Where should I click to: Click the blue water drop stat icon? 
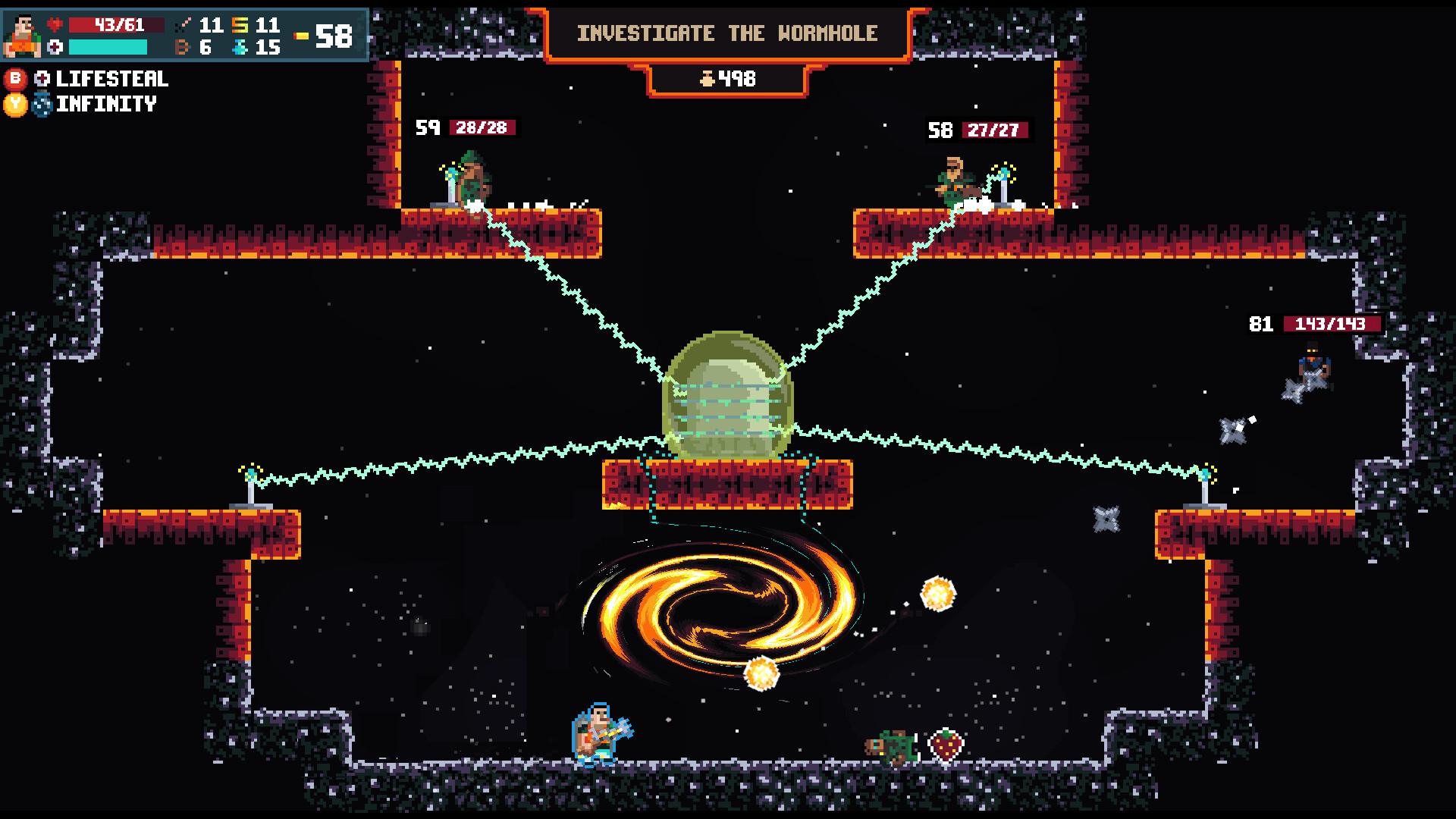[x=240, y=47]
